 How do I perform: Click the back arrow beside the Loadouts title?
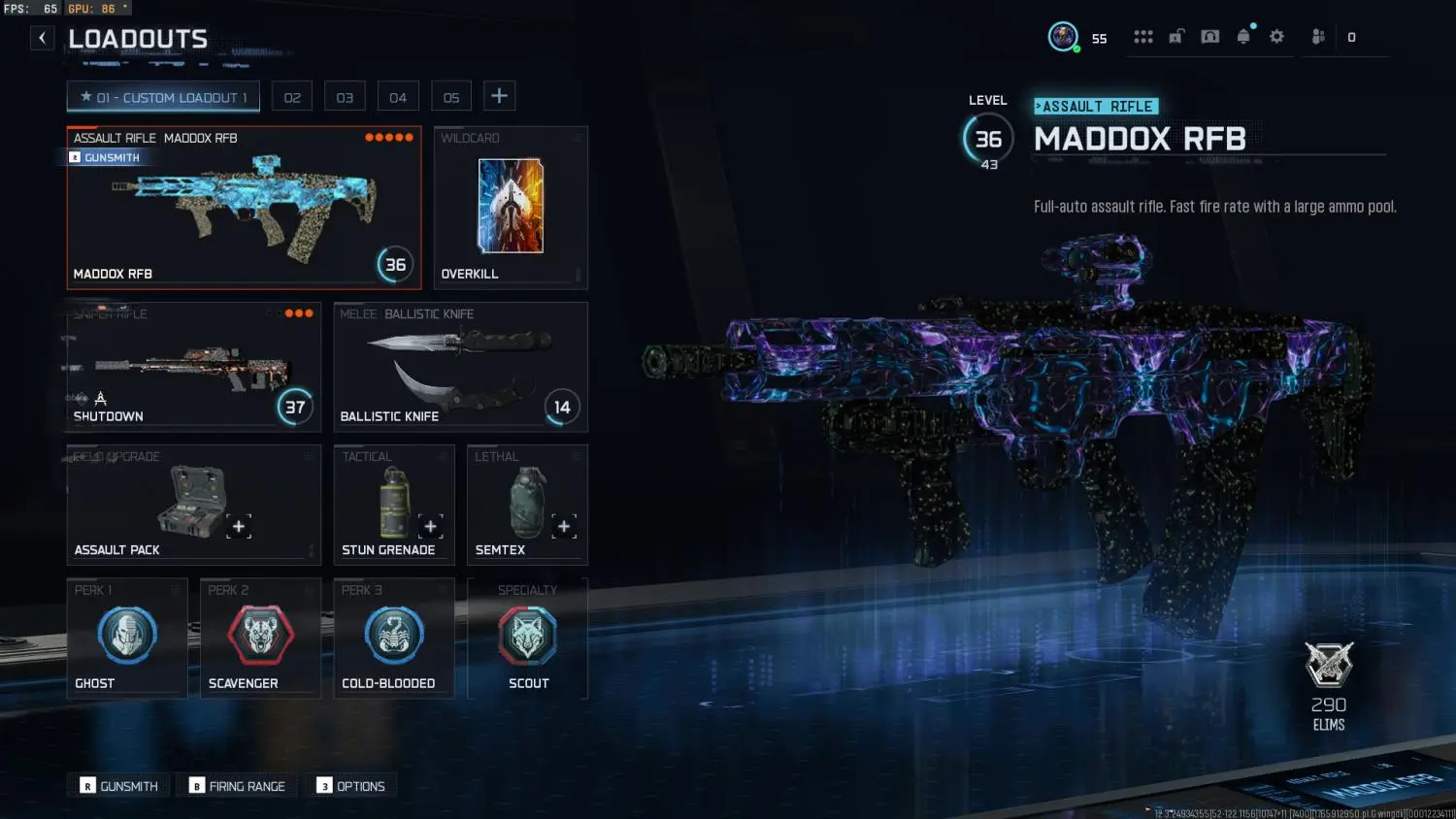click(41, 37)
